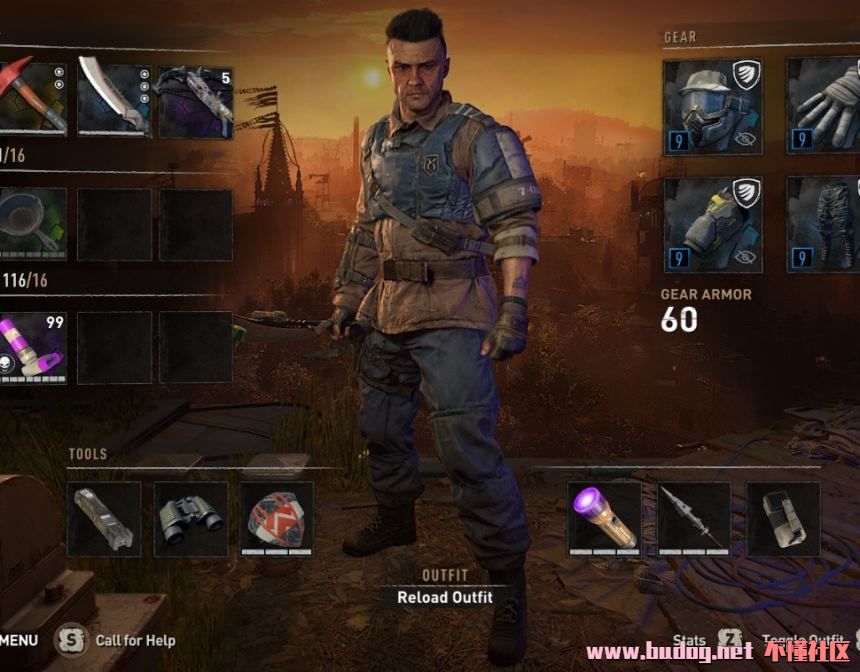Image resolution: width=860 pixels, height=672 pixels.
Task: Select the grey device tool beside grappling hook
Action: [783, 518]
